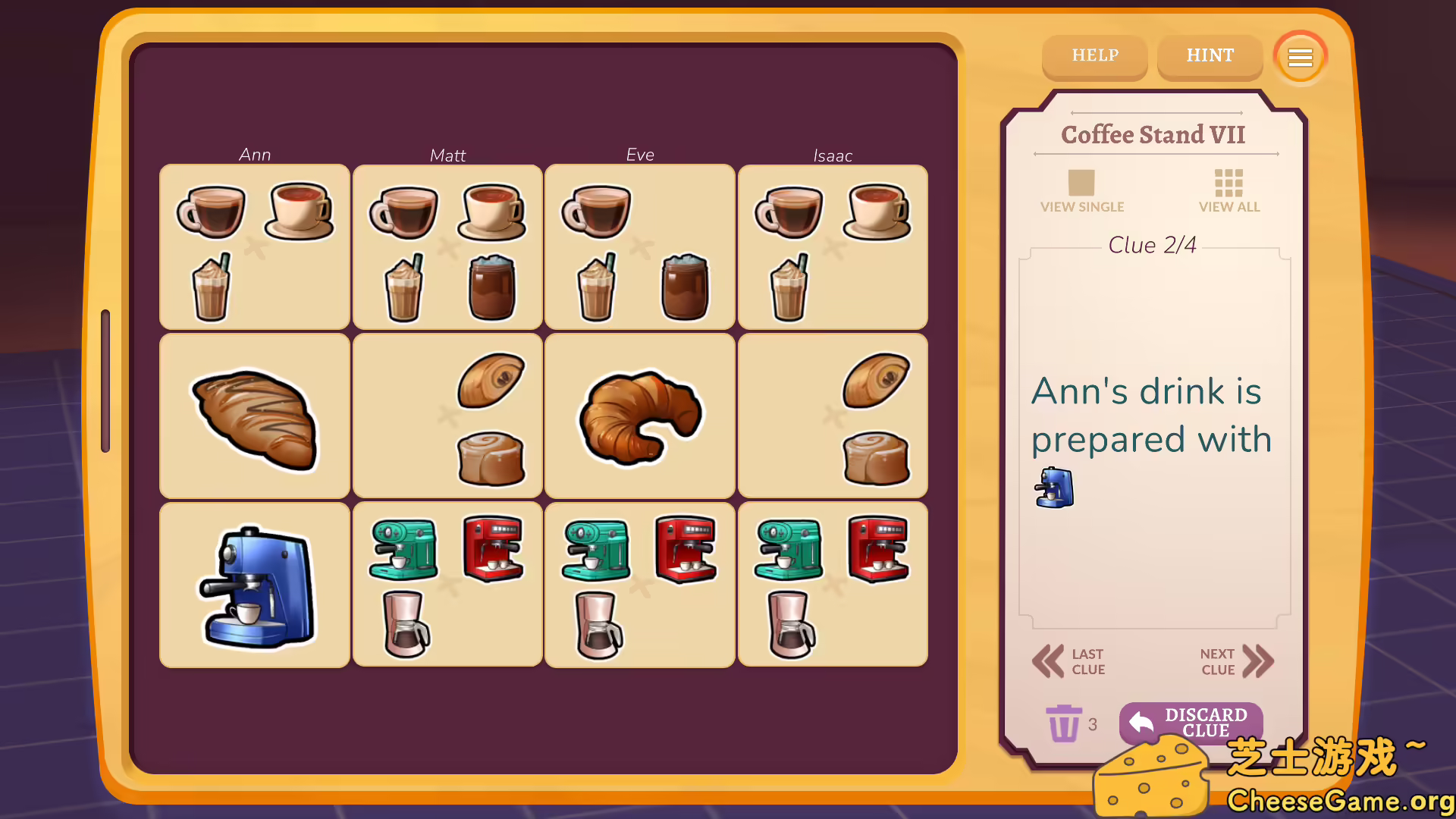Viewport: 1456px width, 819px height.
Task: Click the blue machine icon inside the clue text
Action: pyautogui.click(x=1053, y=488)
